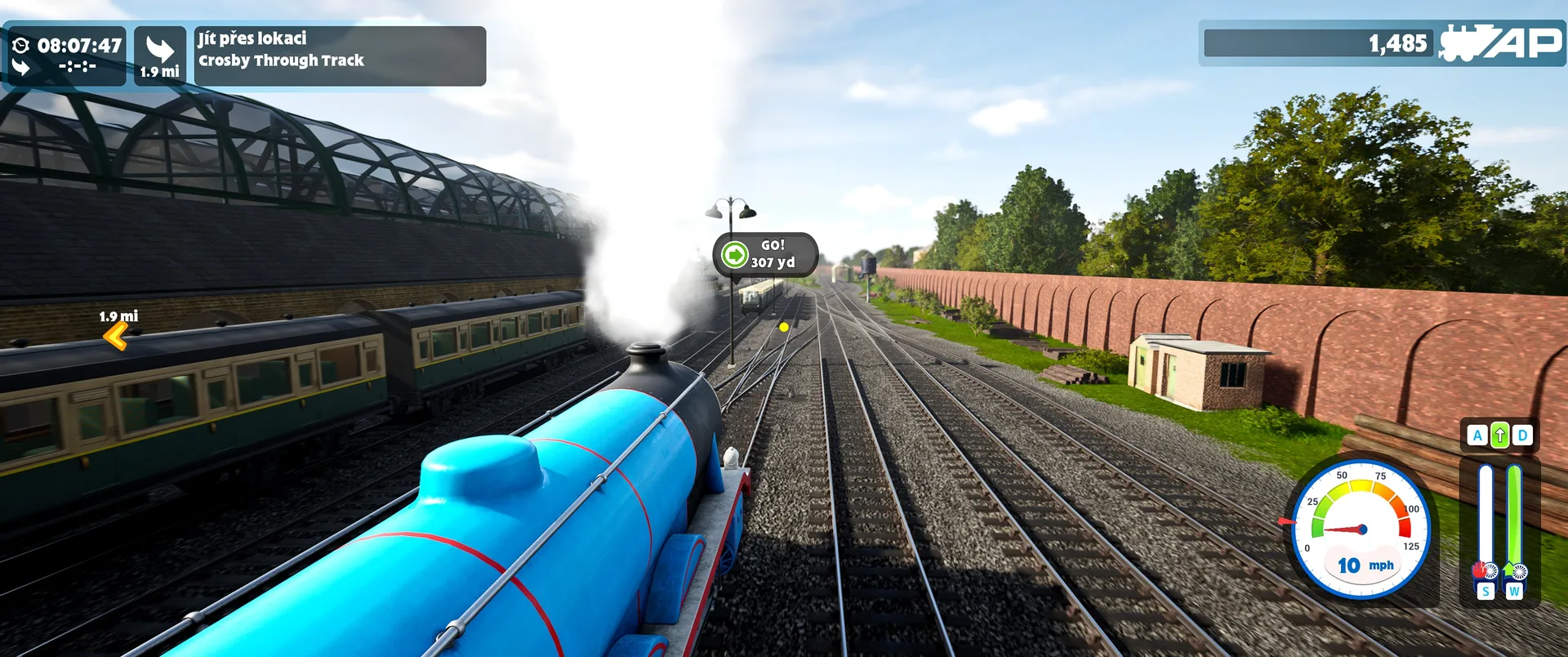This screenshot has width=1568, height=657.
Task: Click the white brake slider bar
Action: point(1486,515)
